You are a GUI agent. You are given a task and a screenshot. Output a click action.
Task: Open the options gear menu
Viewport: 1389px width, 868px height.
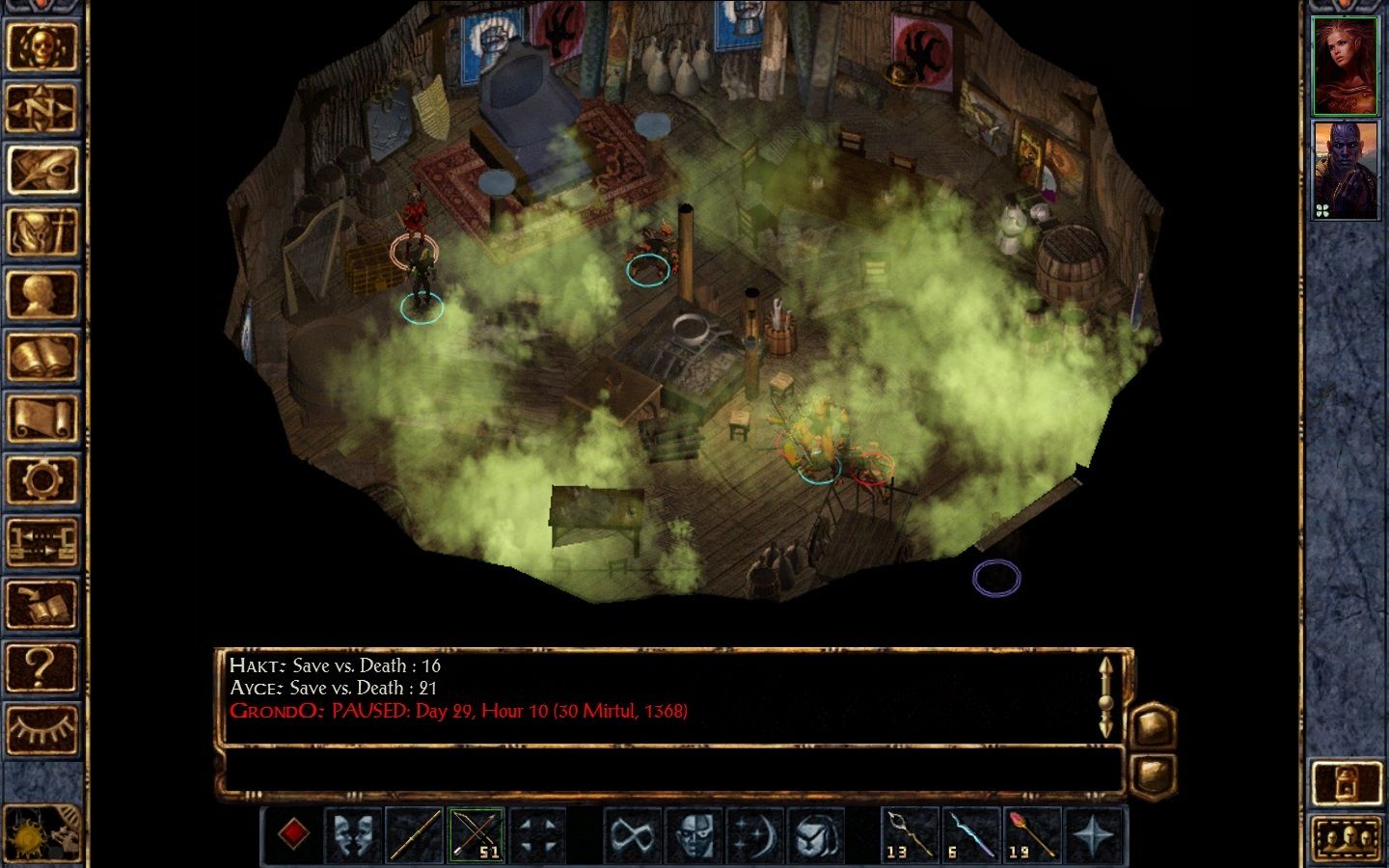(x=41, y=479)
